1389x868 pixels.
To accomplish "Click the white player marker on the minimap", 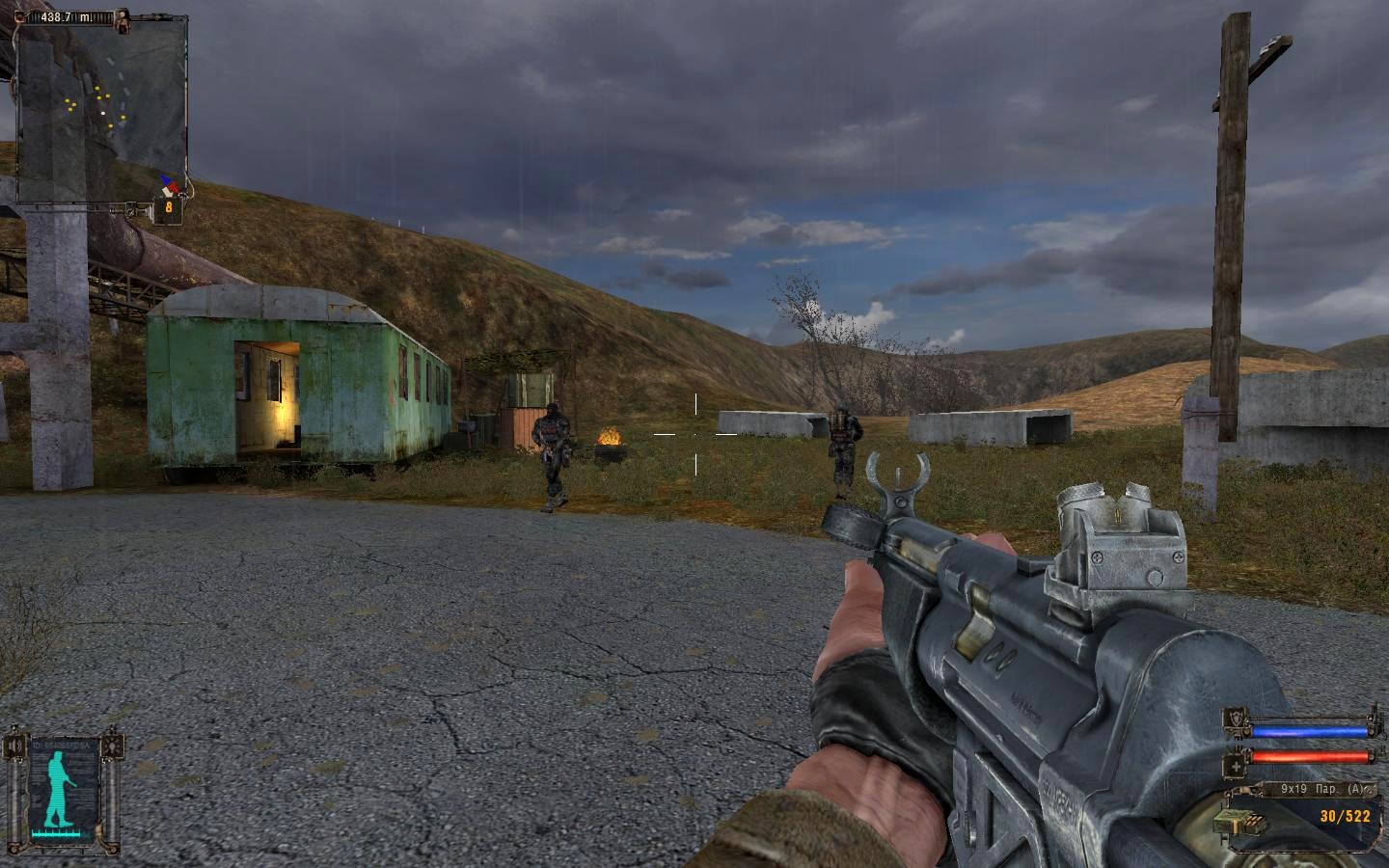I will click(x=103, y=113).
